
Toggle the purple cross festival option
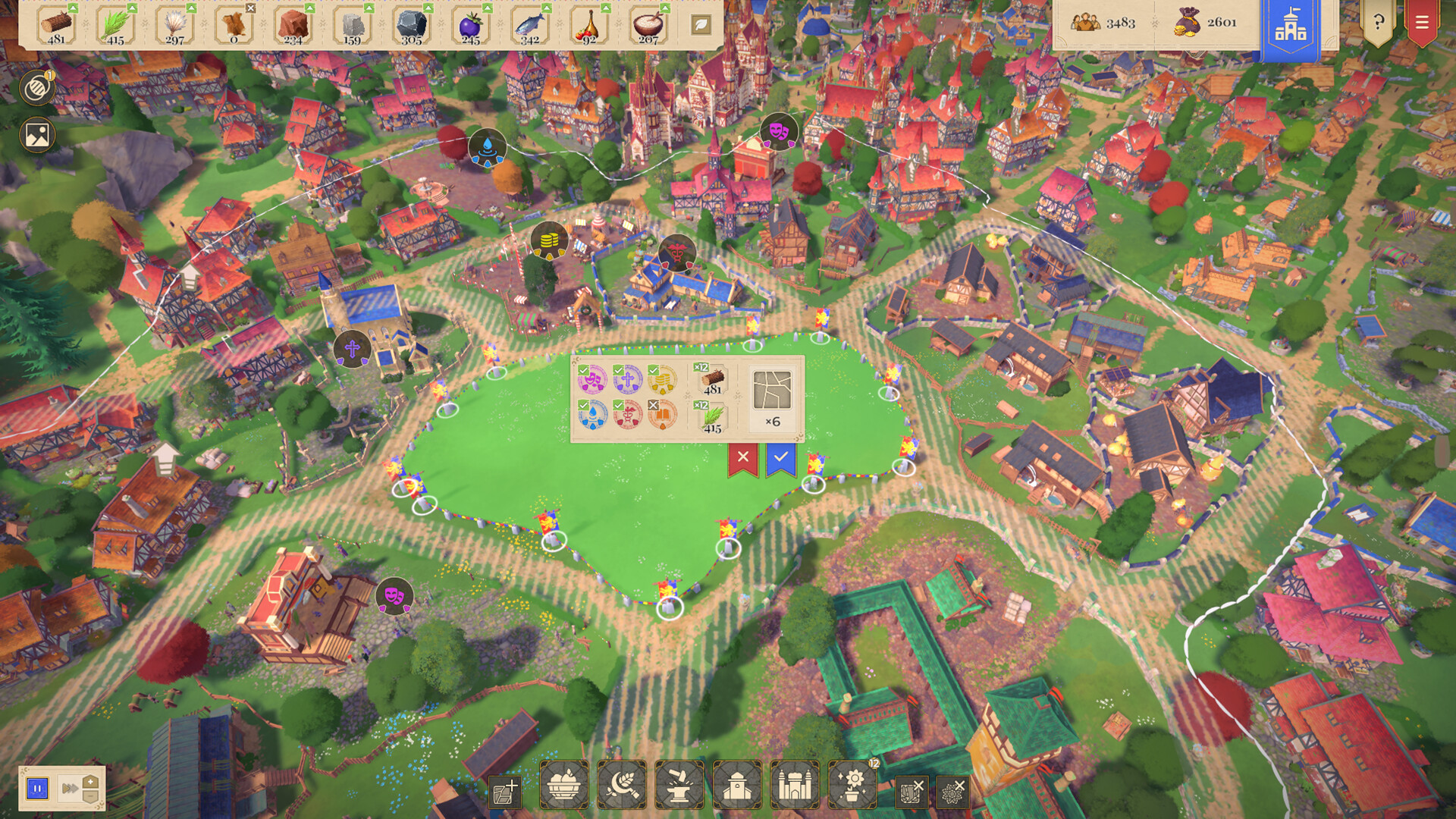click(628, 380)
